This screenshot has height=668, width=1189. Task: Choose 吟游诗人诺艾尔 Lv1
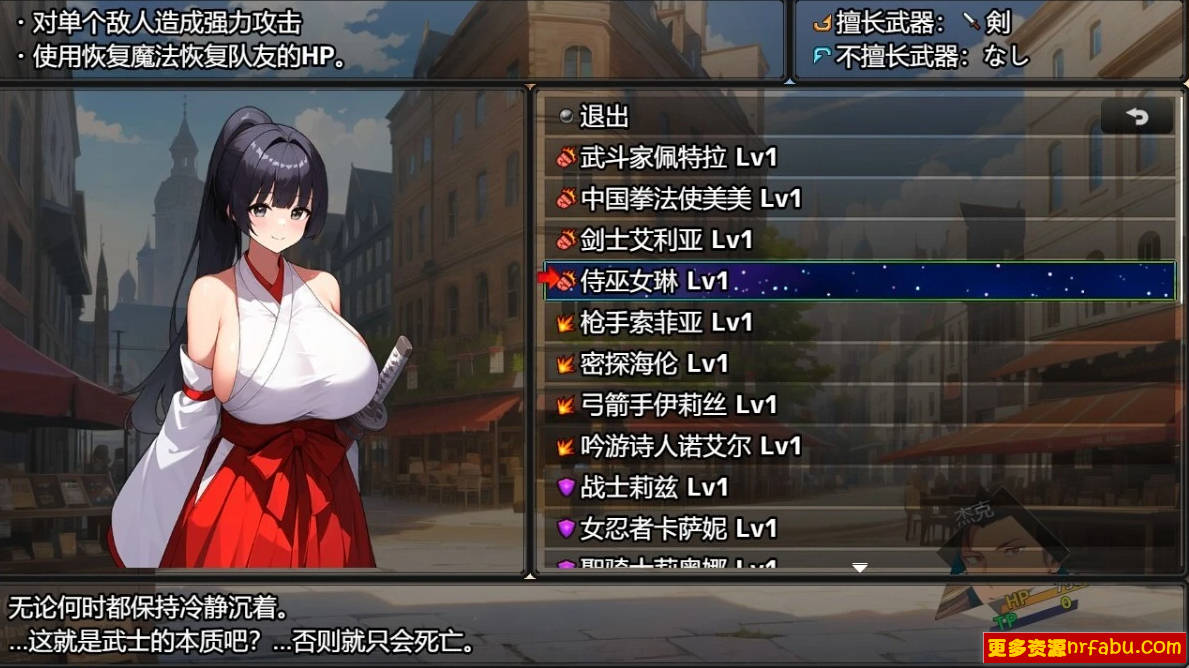point(690,445)
